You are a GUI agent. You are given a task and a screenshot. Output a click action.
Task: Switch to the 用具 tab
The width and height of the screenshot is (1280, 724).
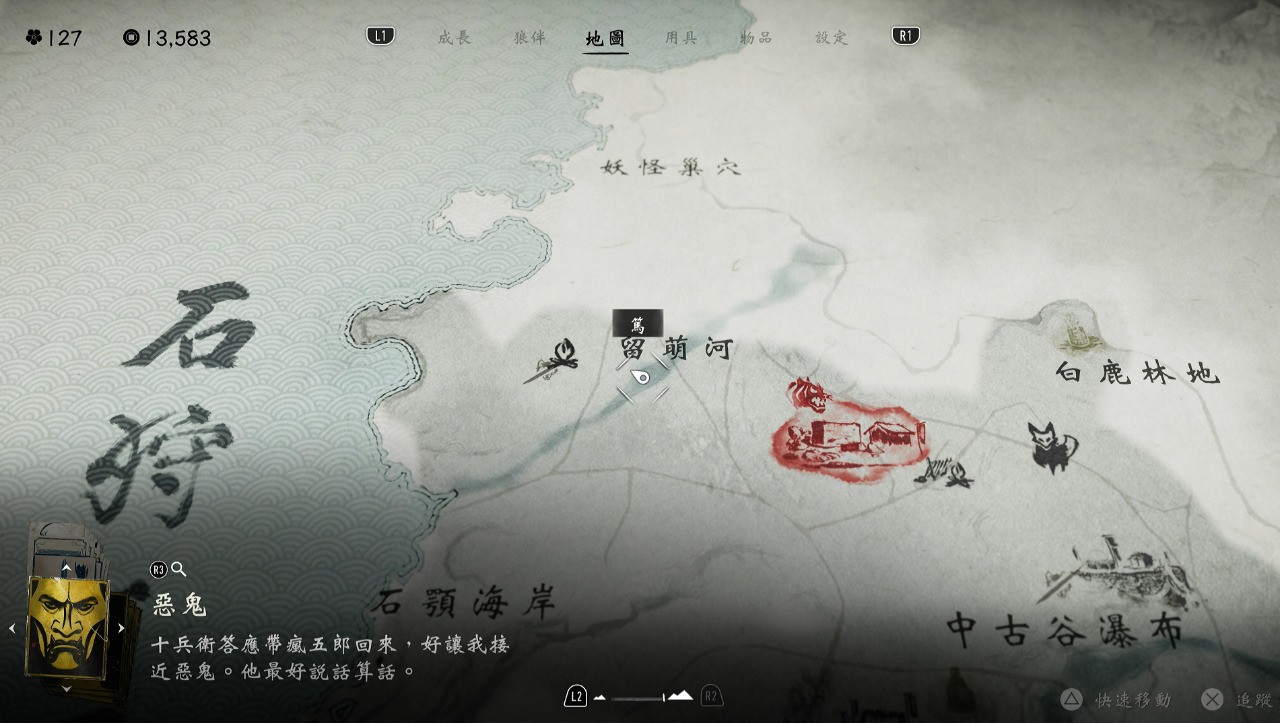coord(681,38)
